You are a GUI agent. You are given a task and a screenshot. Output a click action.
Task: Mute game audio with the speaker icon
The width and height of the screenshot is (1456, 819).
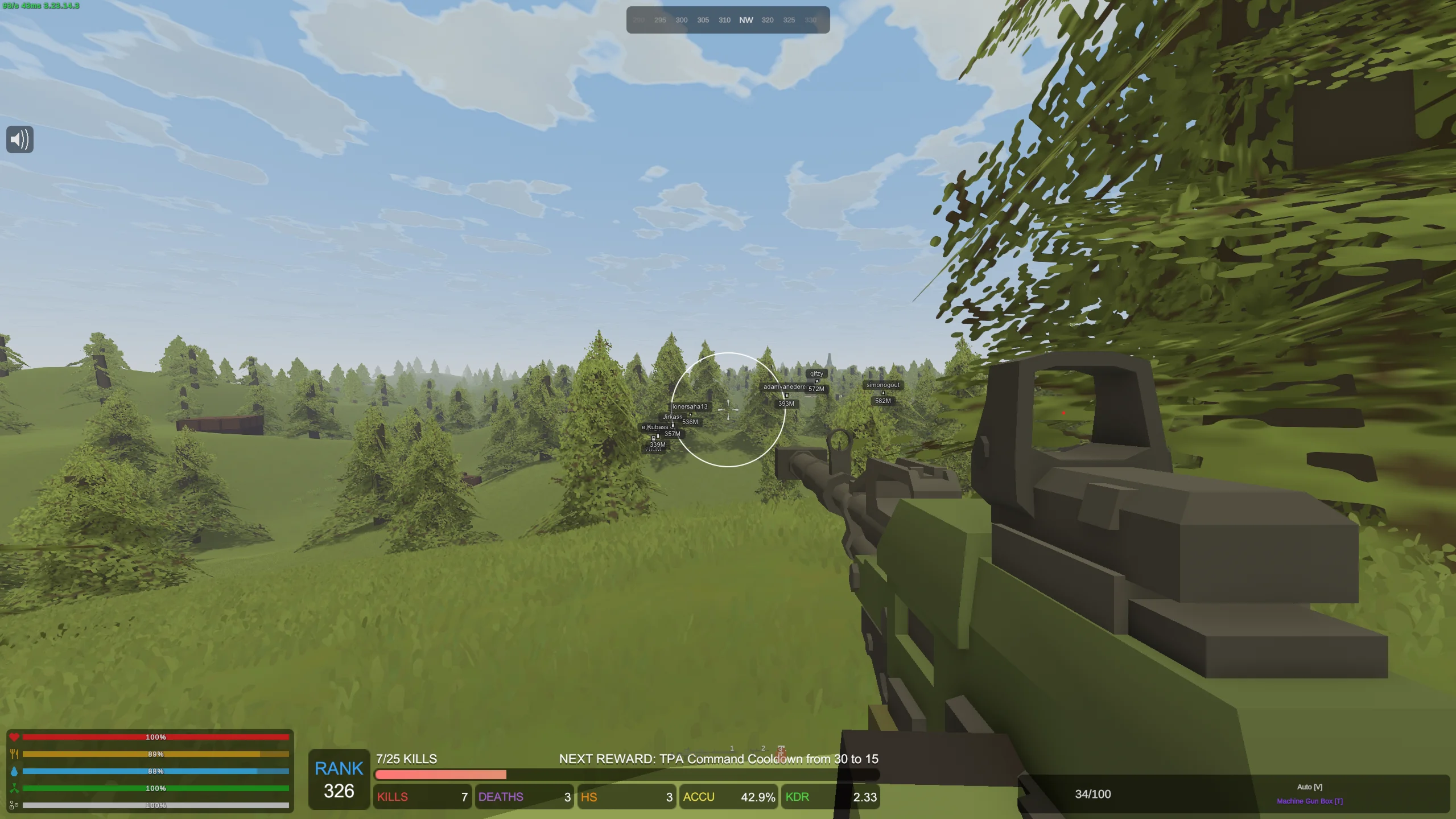19,139
